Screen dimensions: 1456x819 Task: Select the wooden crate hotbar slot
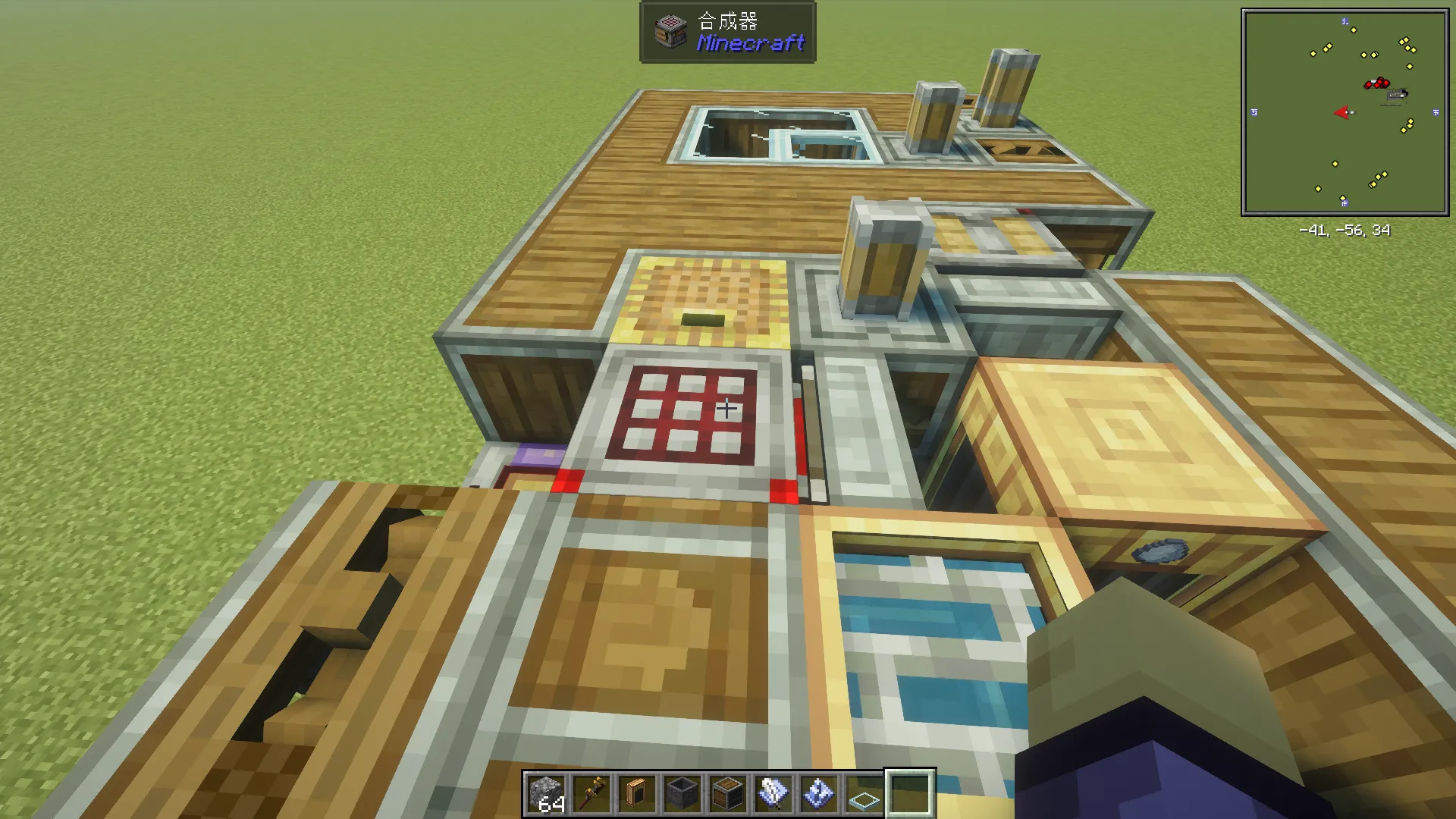[728, 794]
